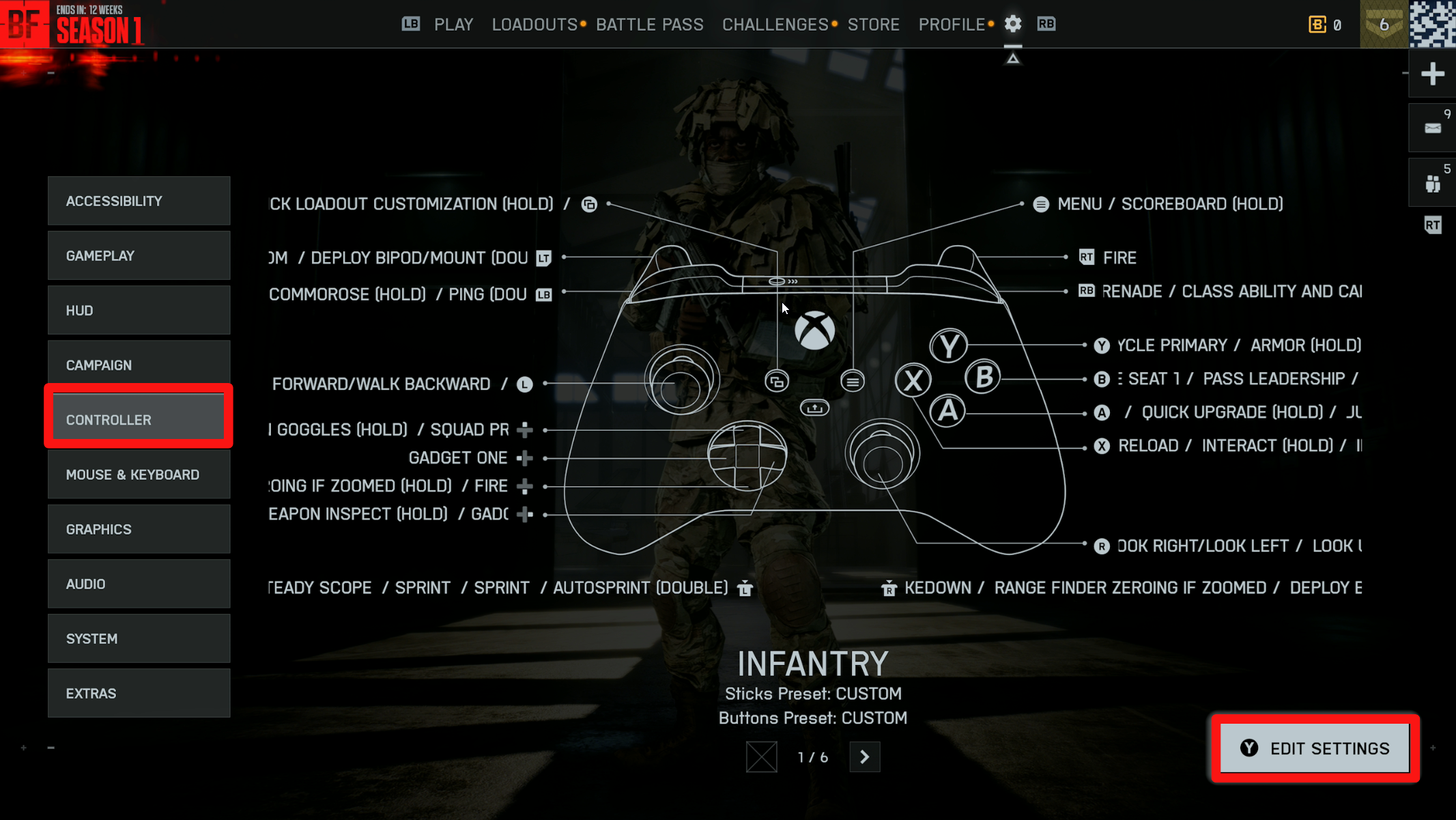Image resolution: width=1456 pixels, height=820 pixels.
Task: Open the social icon with 5 notifications
Action: pyautogui.click(x=1431, y=182)
